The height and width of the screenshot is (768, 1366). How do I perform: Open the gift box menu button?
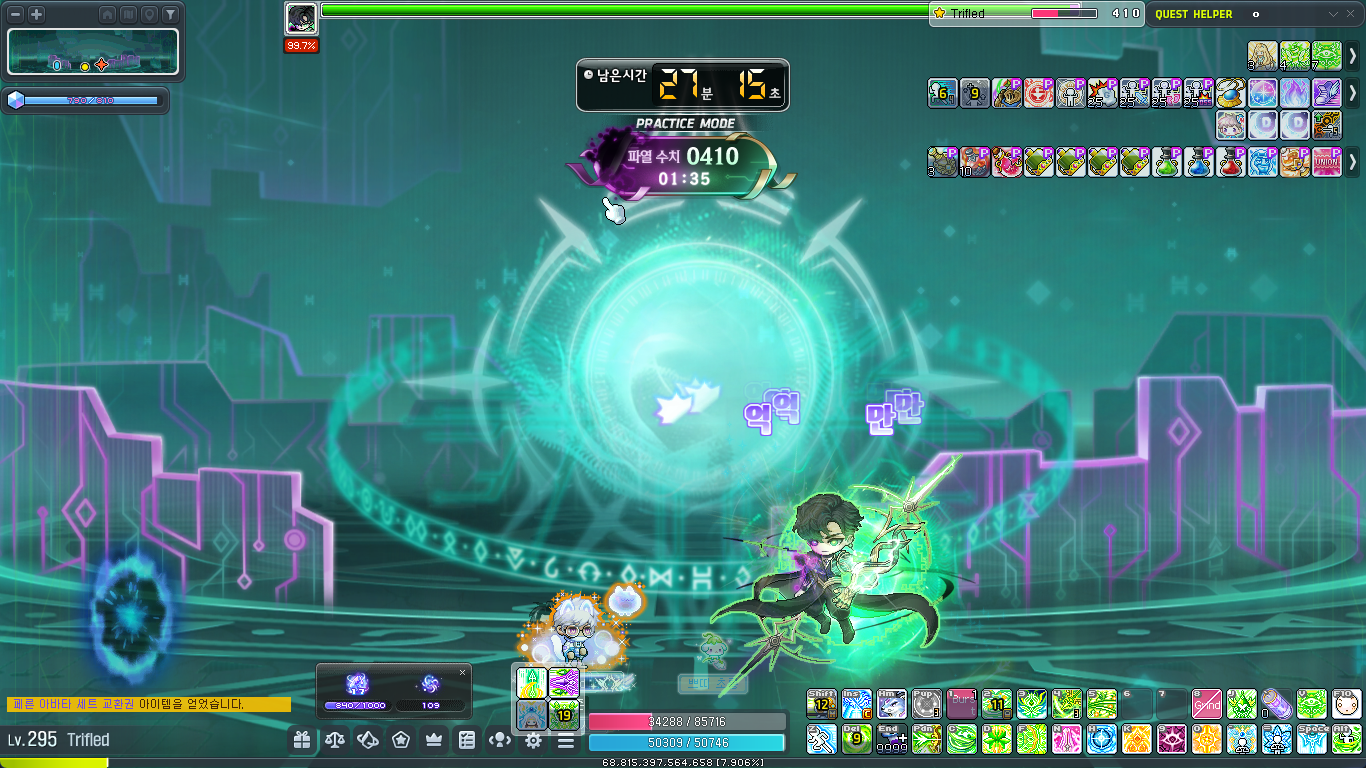click(301, 740)
